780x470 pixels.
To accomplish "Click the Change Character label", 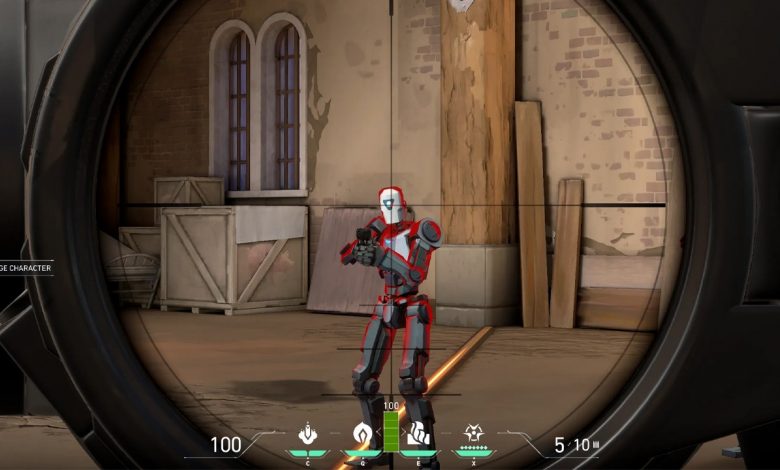I will [25, 268].
